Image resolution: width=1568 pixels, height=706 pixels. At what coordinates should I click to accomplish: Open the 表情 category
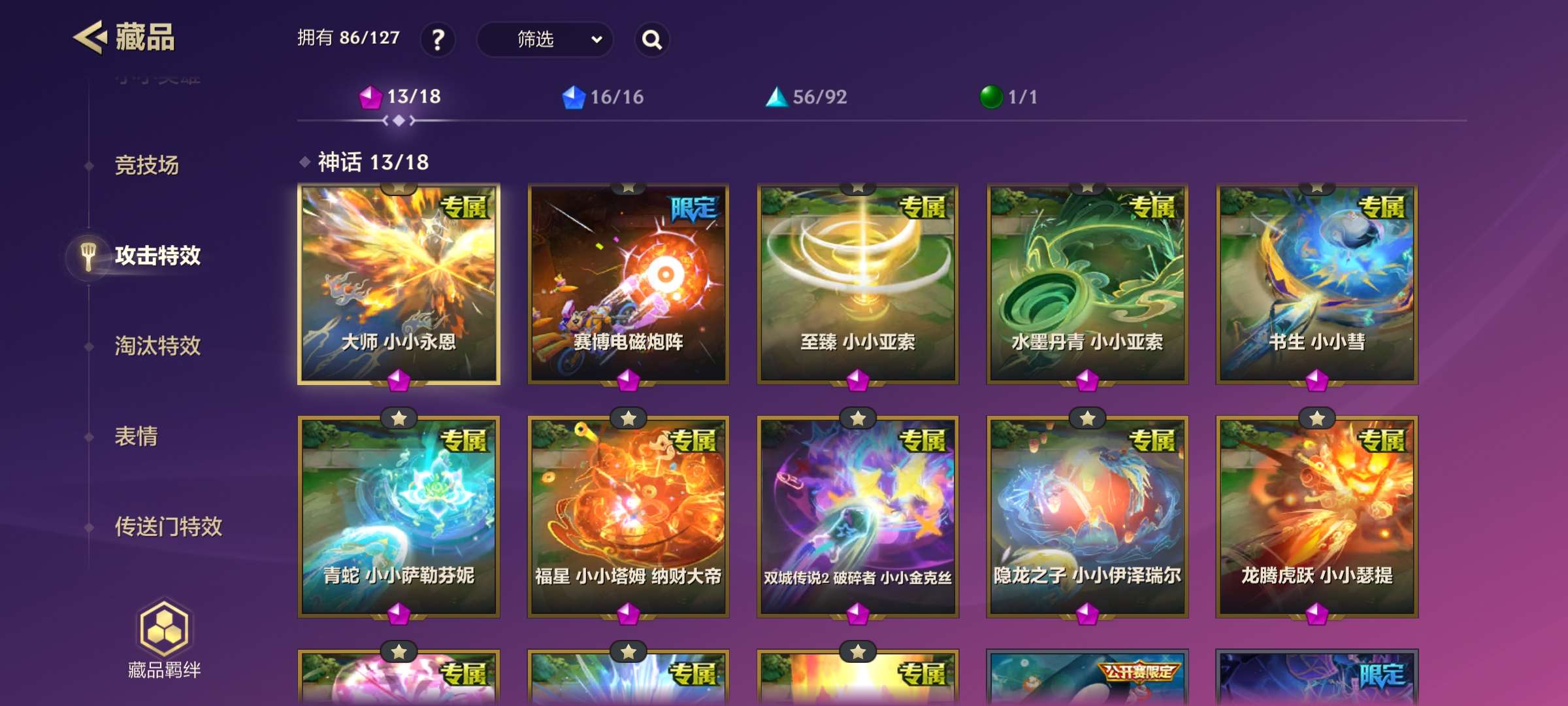click(x=136, y=436)
